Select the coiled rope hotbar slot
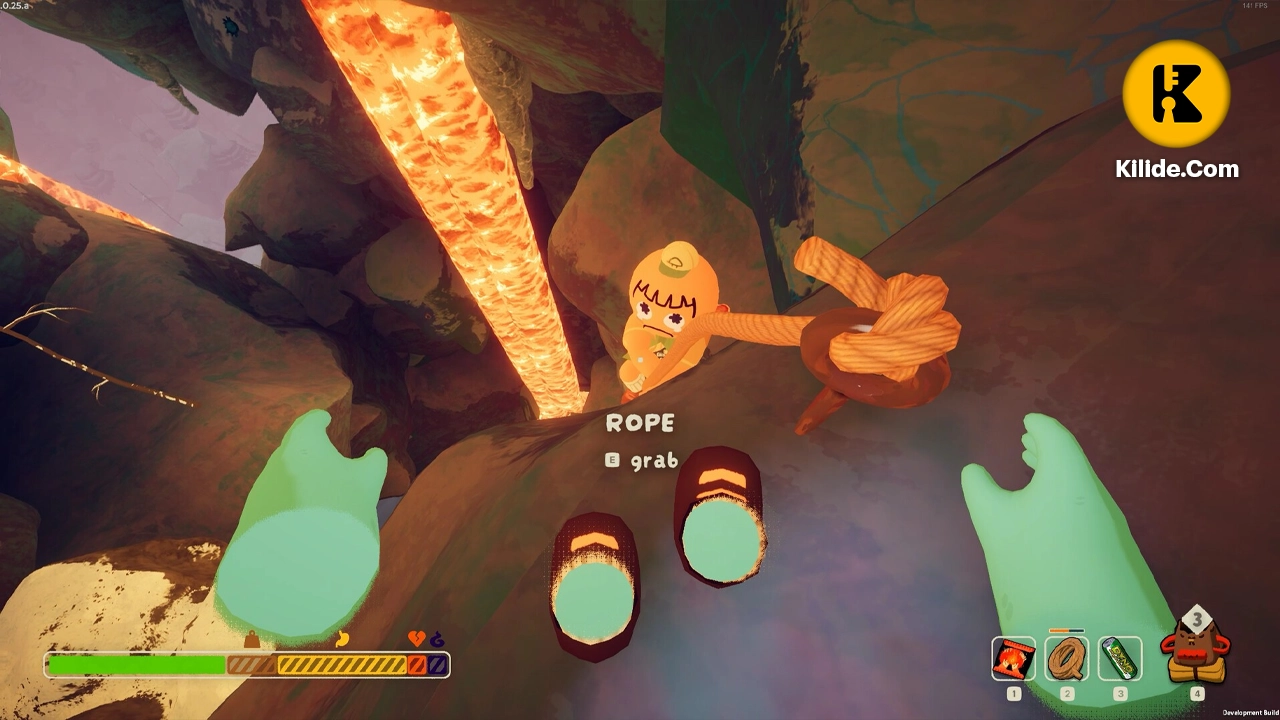1280x720 pixels. click(1067, 658)
